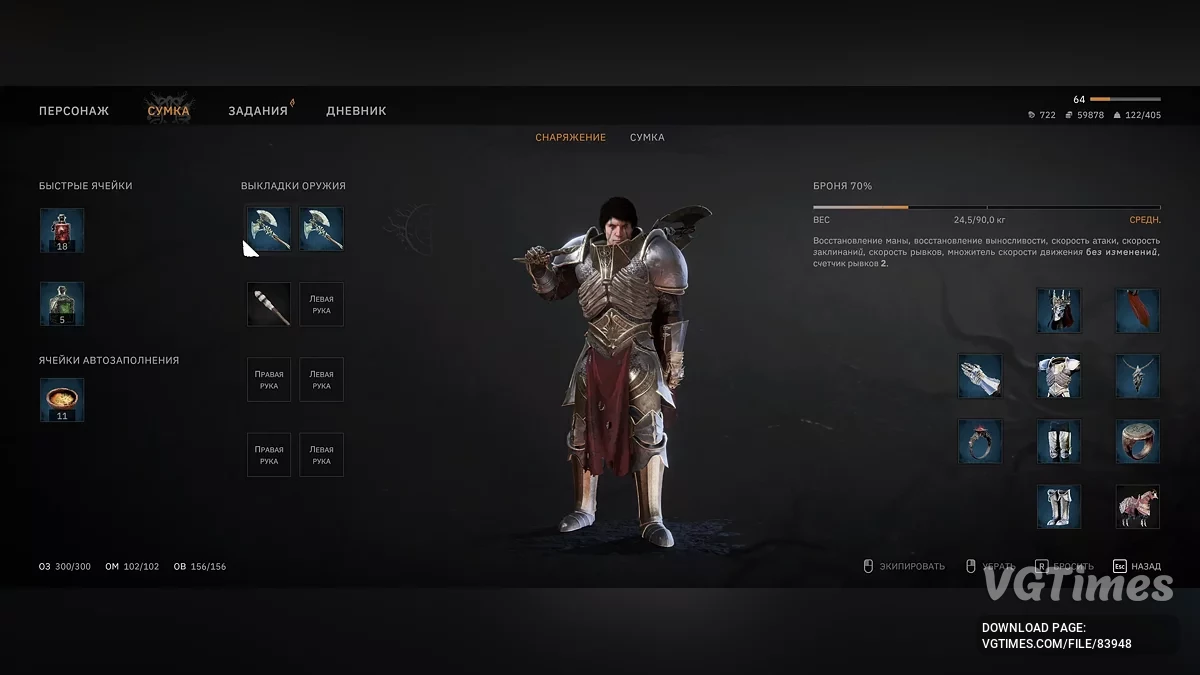This screenshot has width=1200, height=675.
Task: Click the food bowl auto-fill slot
Action: [62, 399]
